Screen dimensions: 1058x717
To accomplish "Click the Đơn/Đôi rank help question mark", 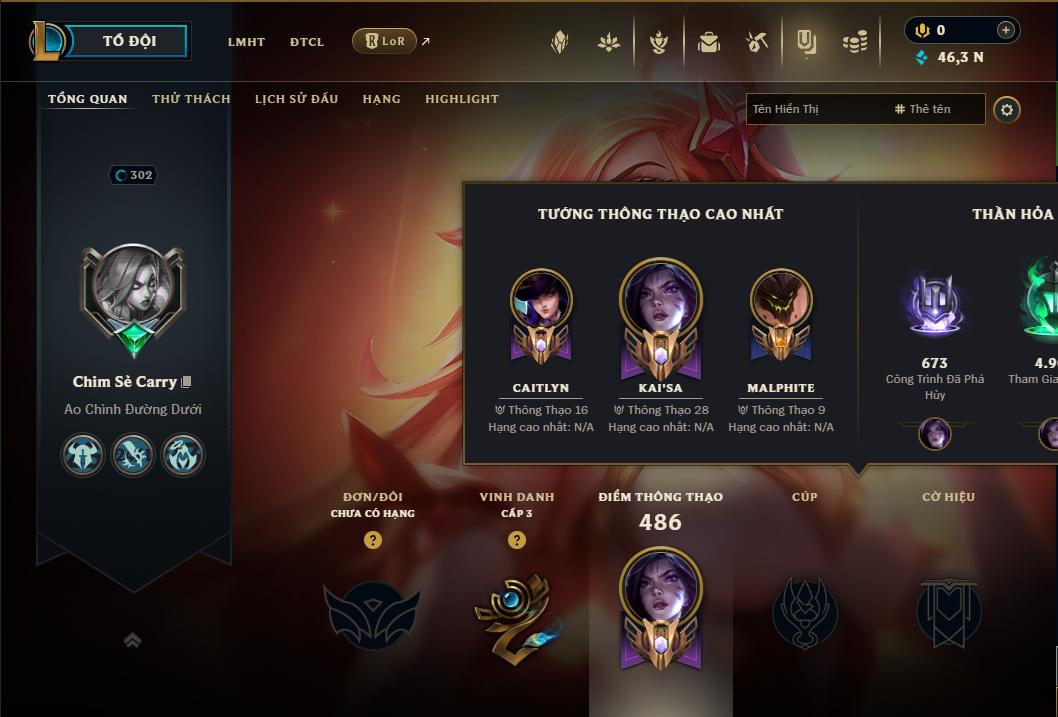I will tap(373, 540).
